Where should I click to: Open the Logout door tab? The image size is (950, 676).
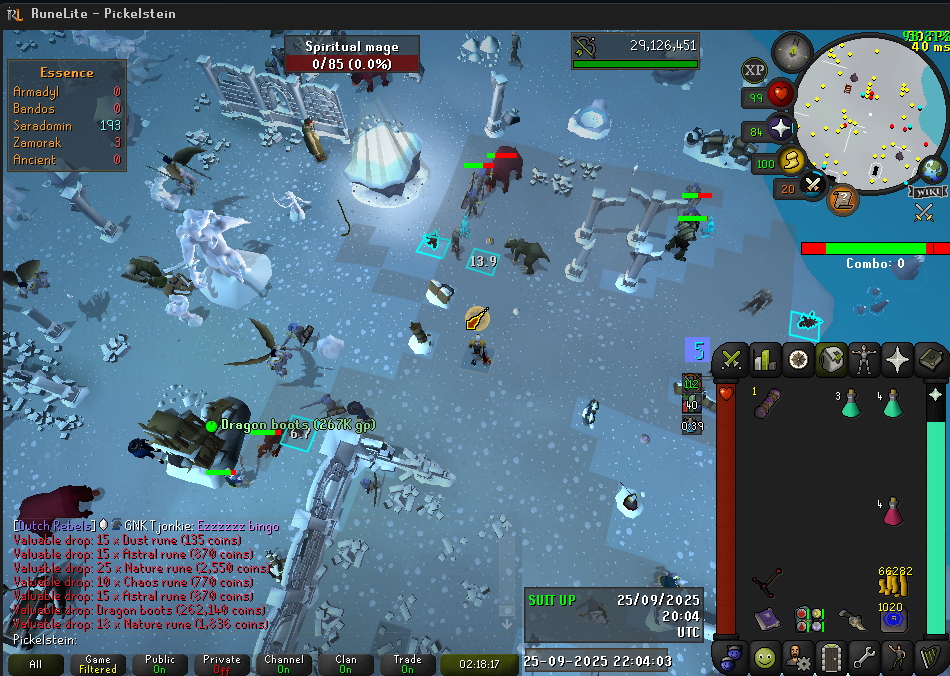831,657
